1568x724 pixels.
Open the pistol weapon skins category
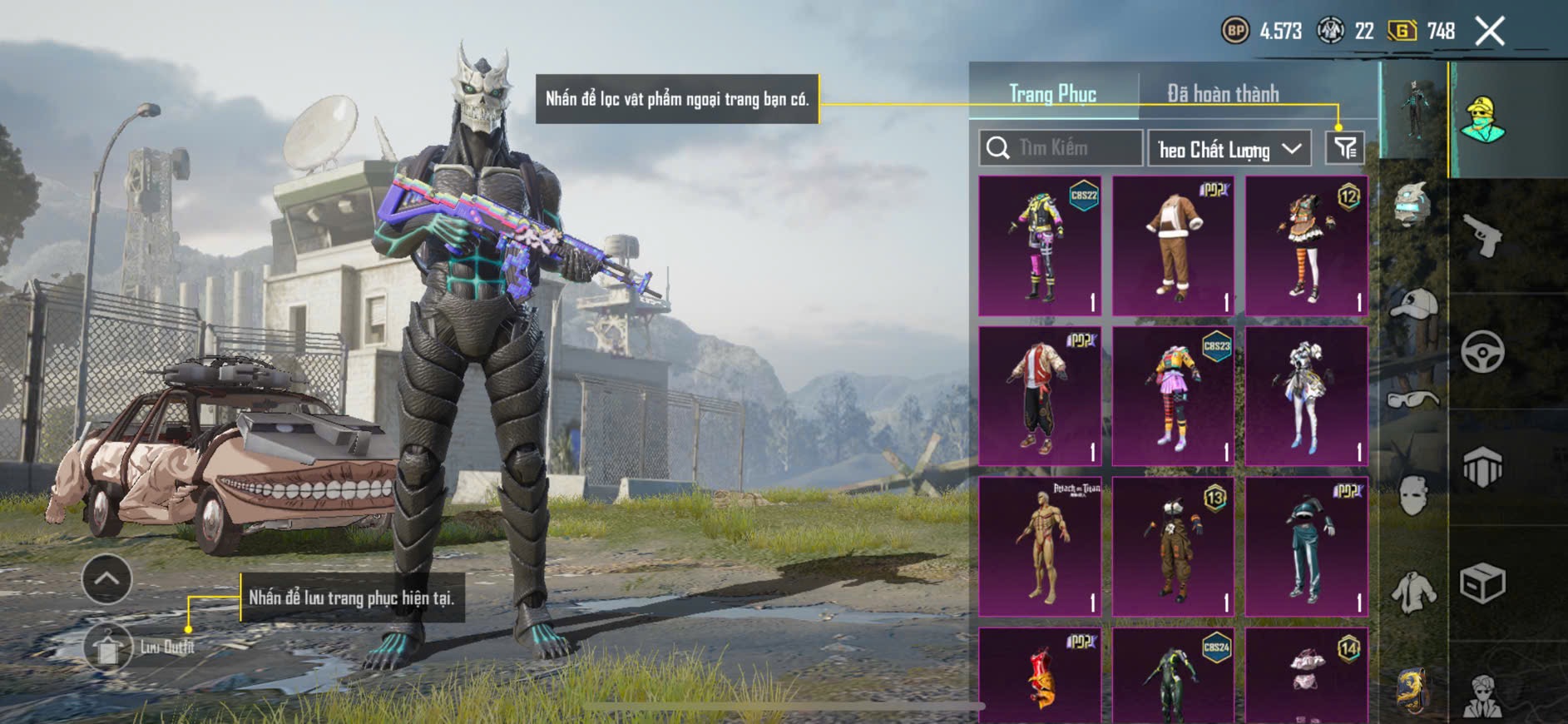(x=1482, y=236)
